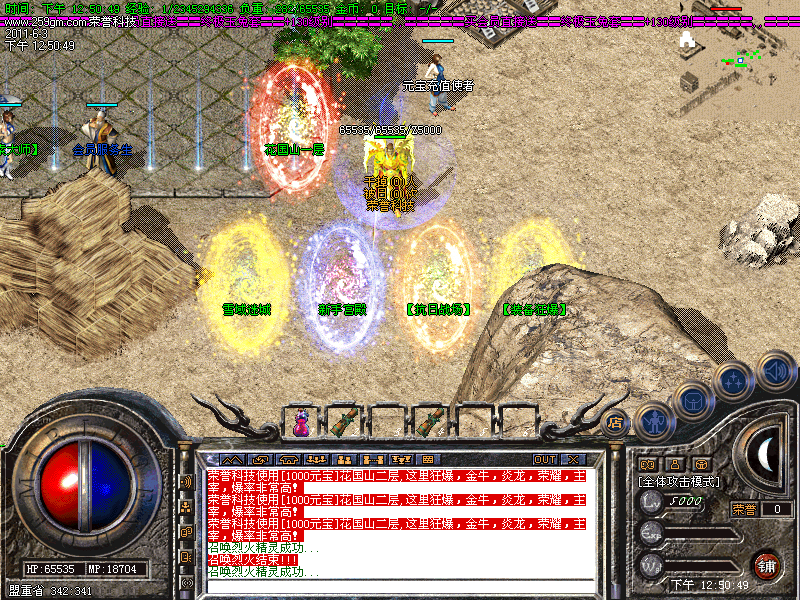Close chat panel with X button
The image size is (800, 600).
(573, 459)
